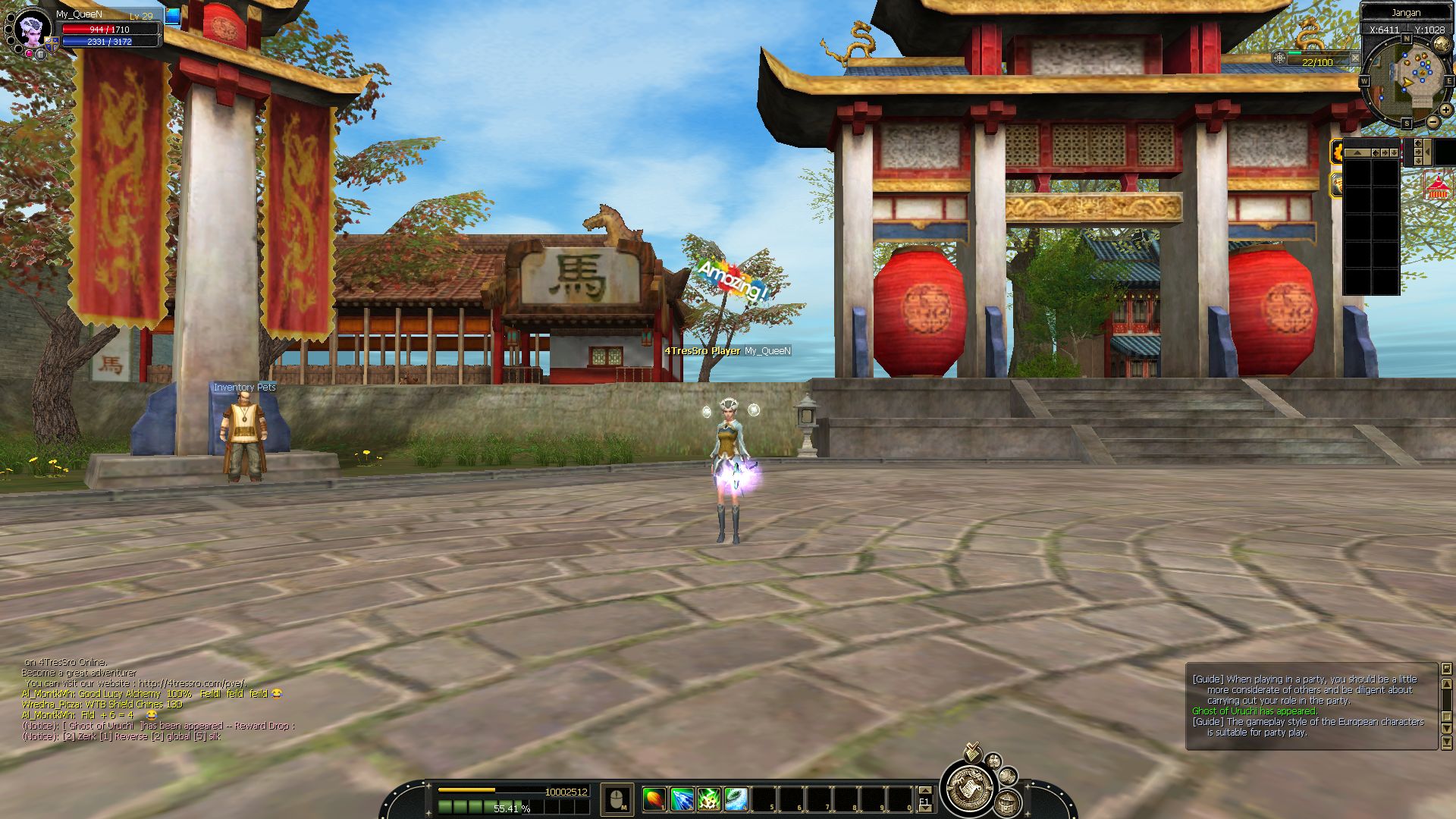Click the red pagoda icon
The width and height of the screenshot is (1456, 819).
1438,187
